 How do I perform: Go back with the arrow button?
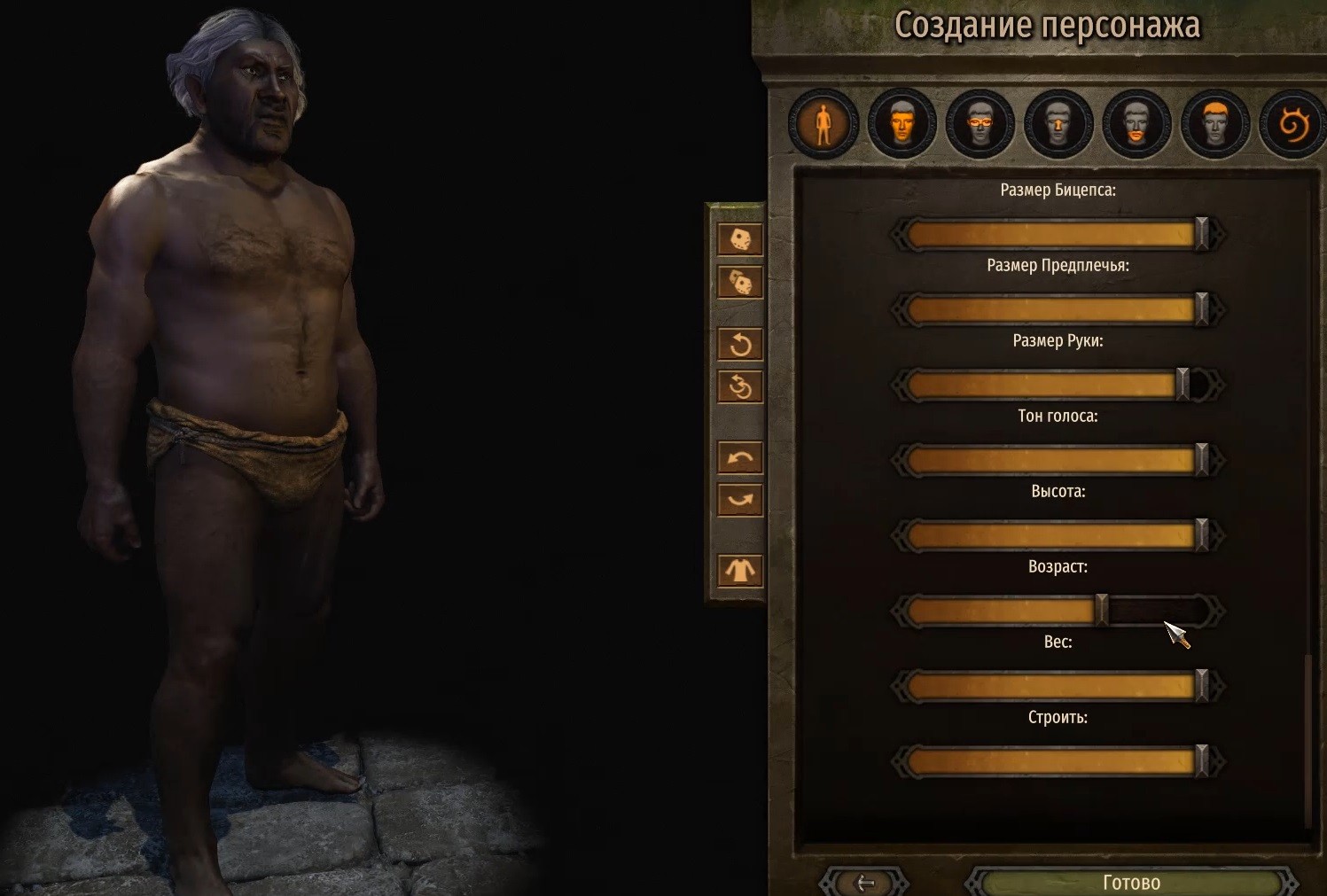pos(865,883)
